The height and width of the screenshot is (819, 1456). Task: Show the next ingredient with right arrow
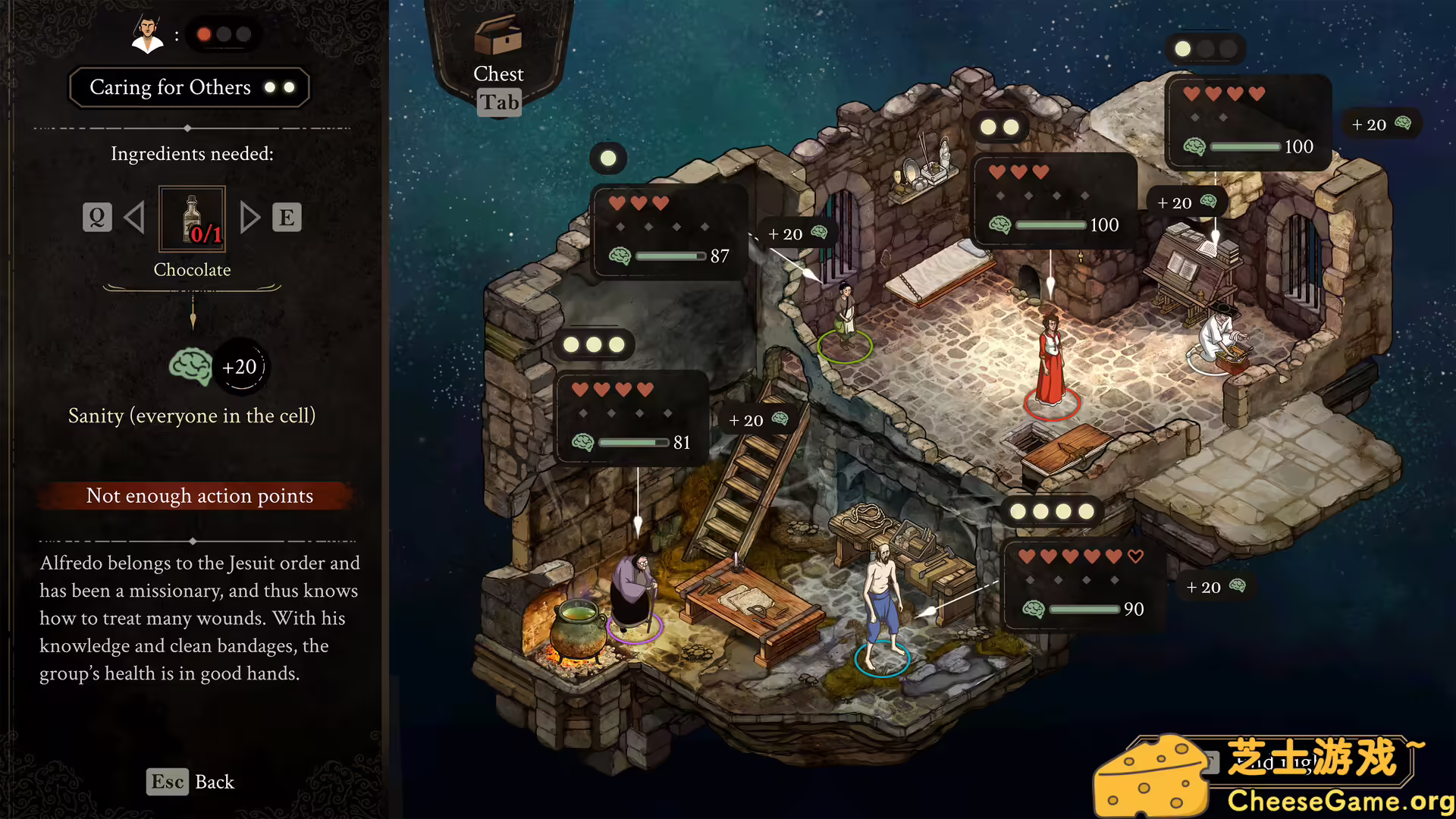pyautogui.click(x=249, y=218)
